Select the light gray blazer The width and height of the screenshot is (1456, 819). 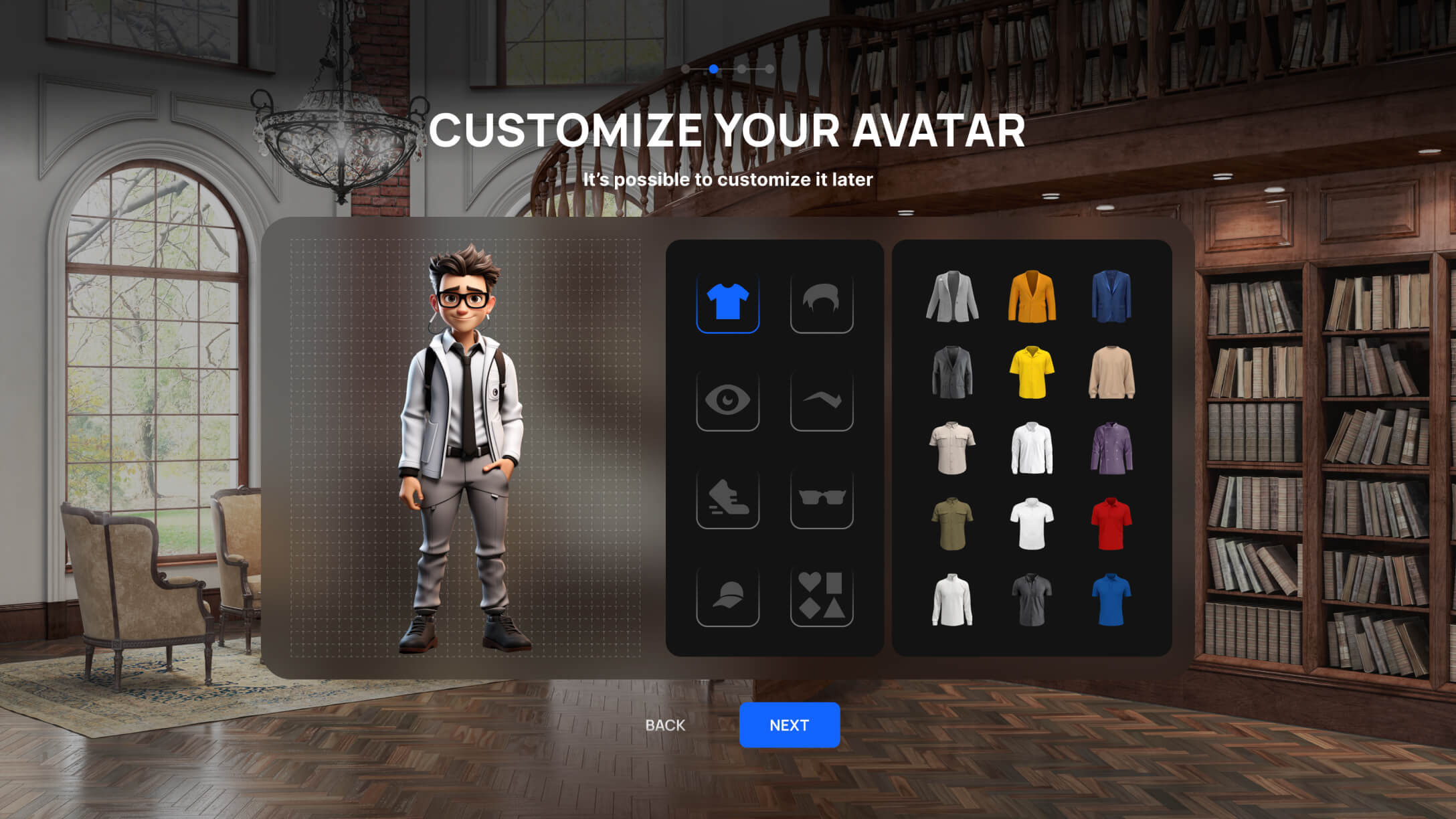[951, 297]
